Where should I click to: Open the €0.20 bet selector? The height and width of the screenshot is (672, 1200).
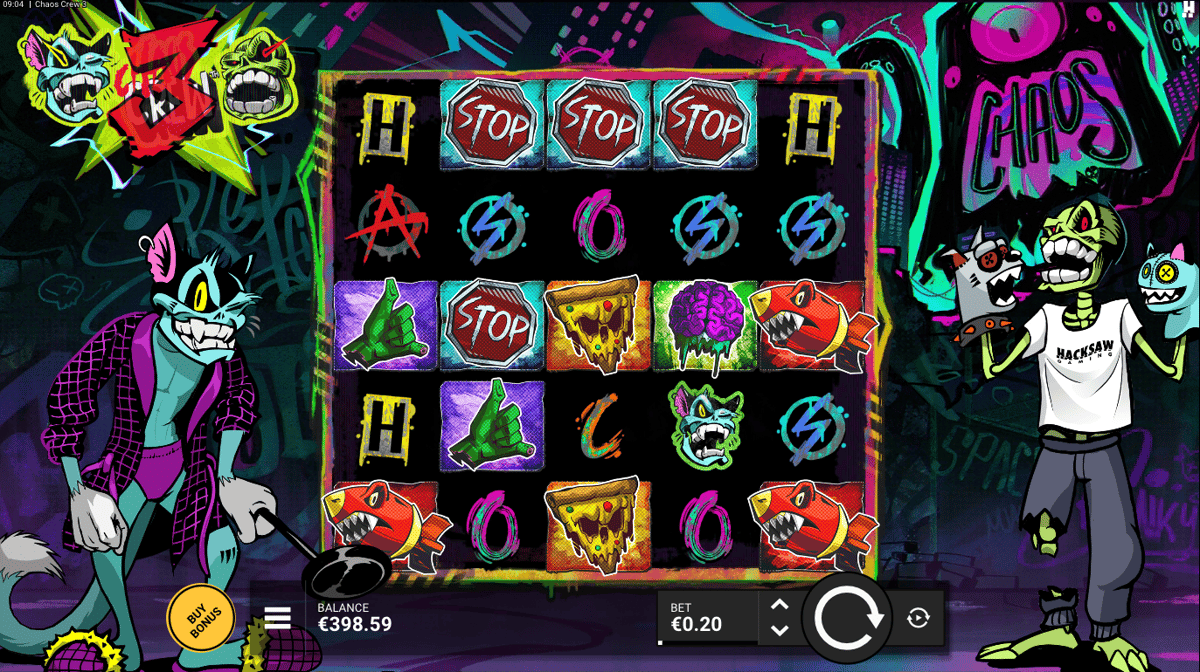click(x=706, y=618)
